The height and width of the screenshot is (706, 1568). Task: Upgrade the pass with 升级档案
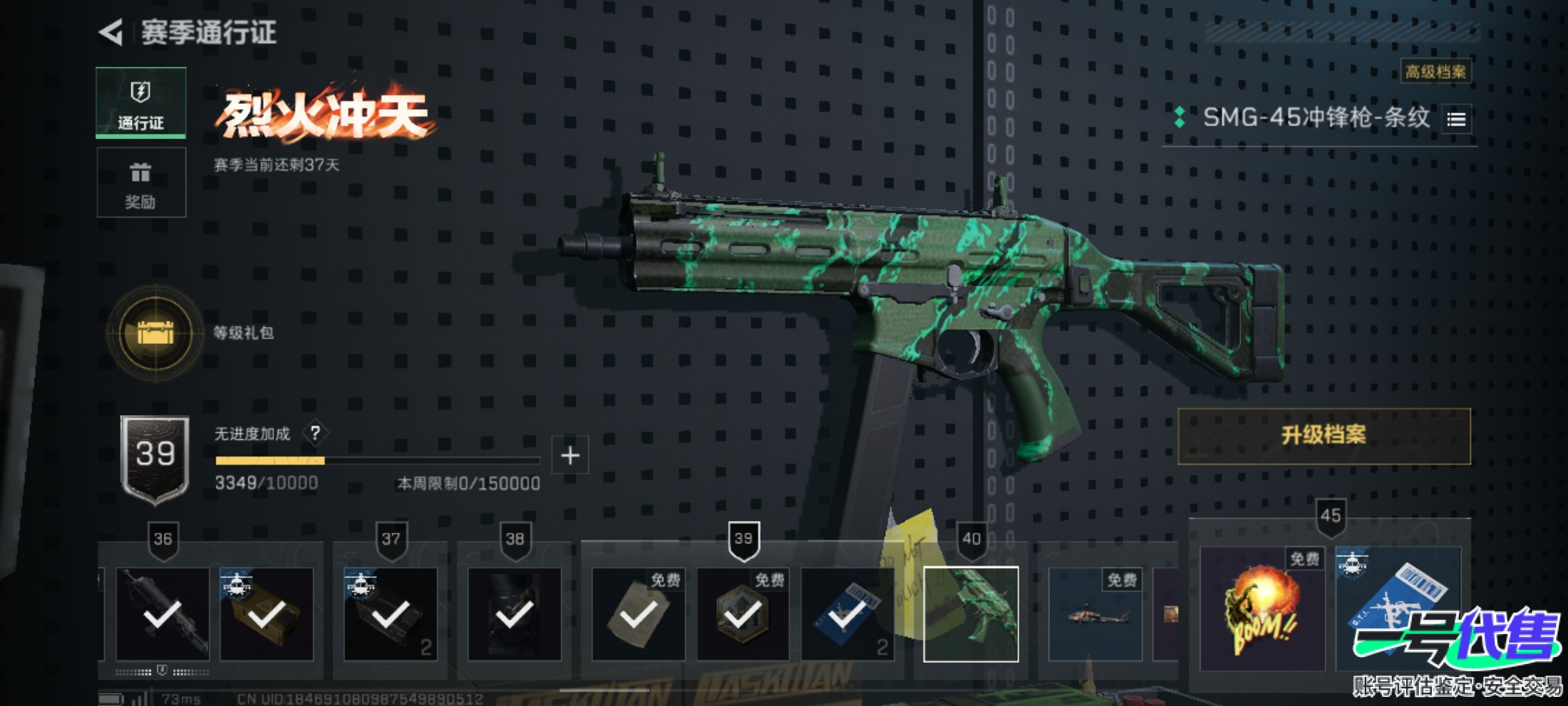coord(1324,436)
